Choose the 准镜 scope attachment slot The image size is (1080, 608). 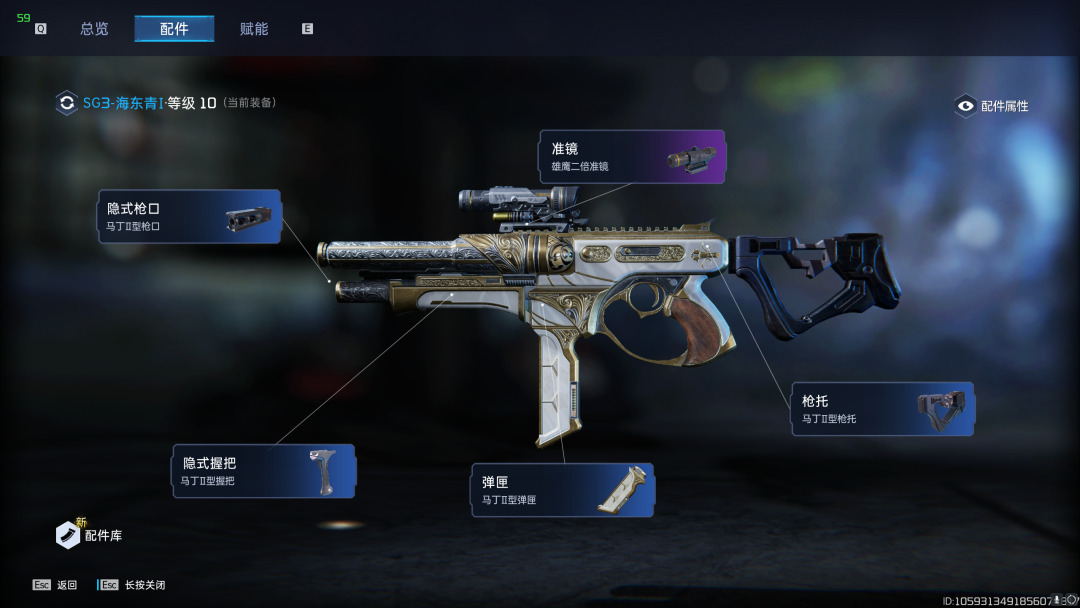632,157
